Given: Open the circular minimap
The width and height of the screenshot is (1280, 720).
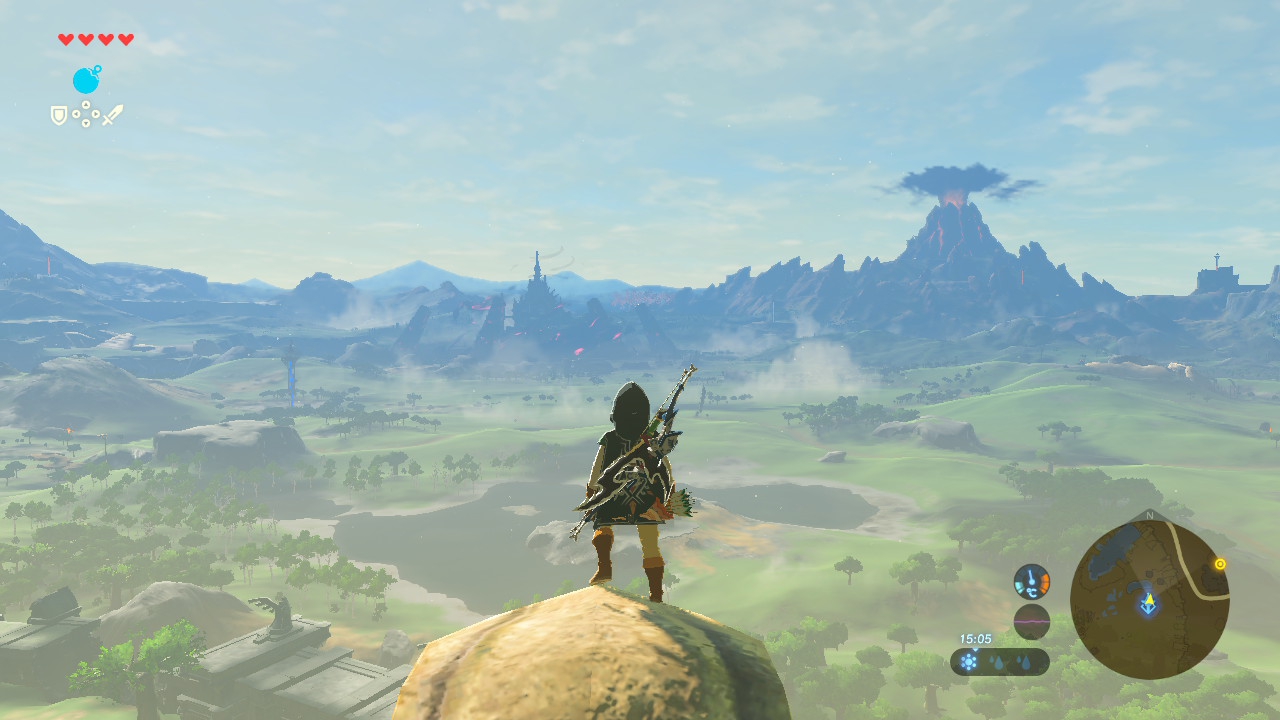Looking at the screenshot, I should click(x=1149, y=599).
